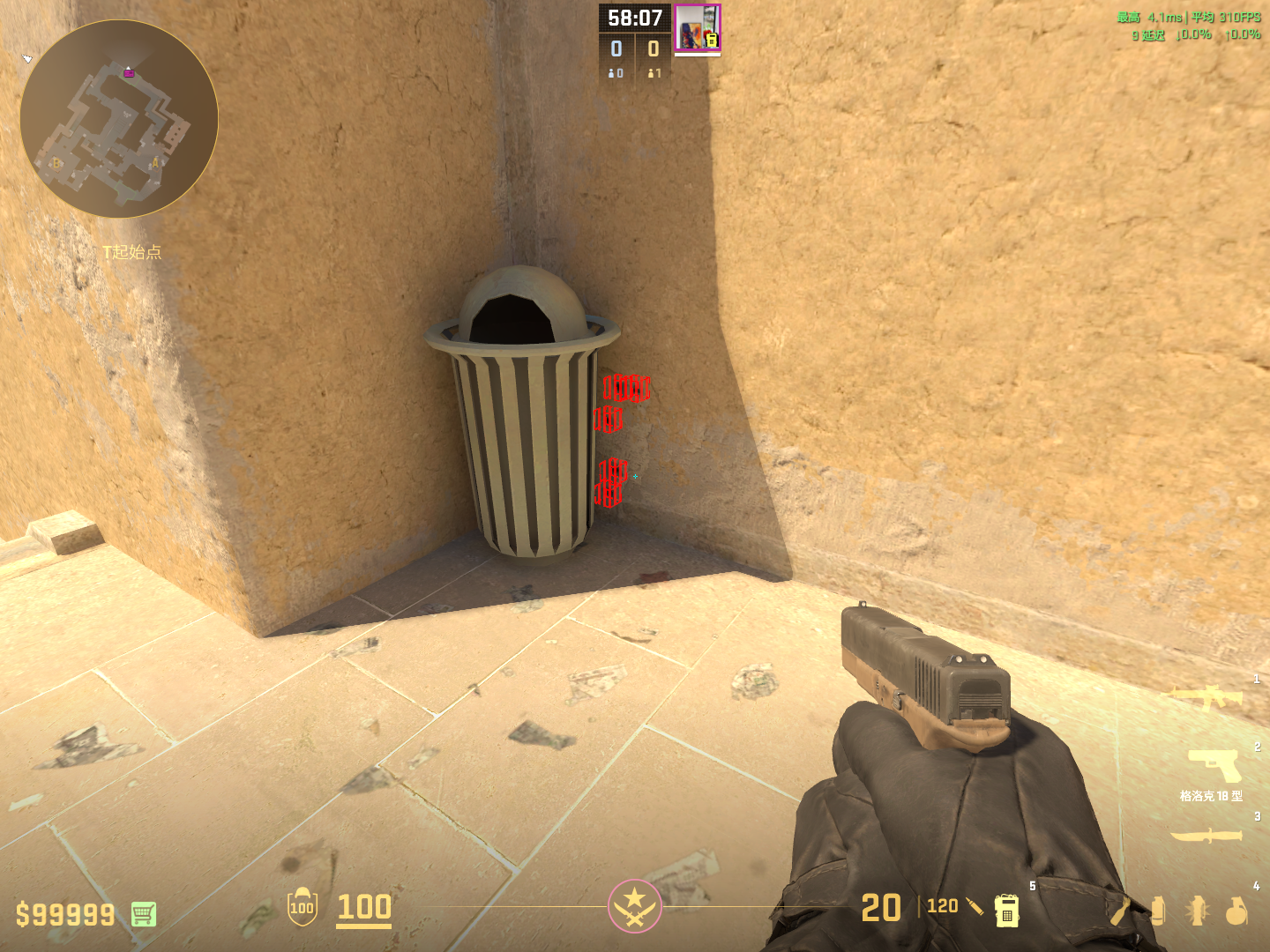Select the C4 bomb icon

tap(1006, 911)
